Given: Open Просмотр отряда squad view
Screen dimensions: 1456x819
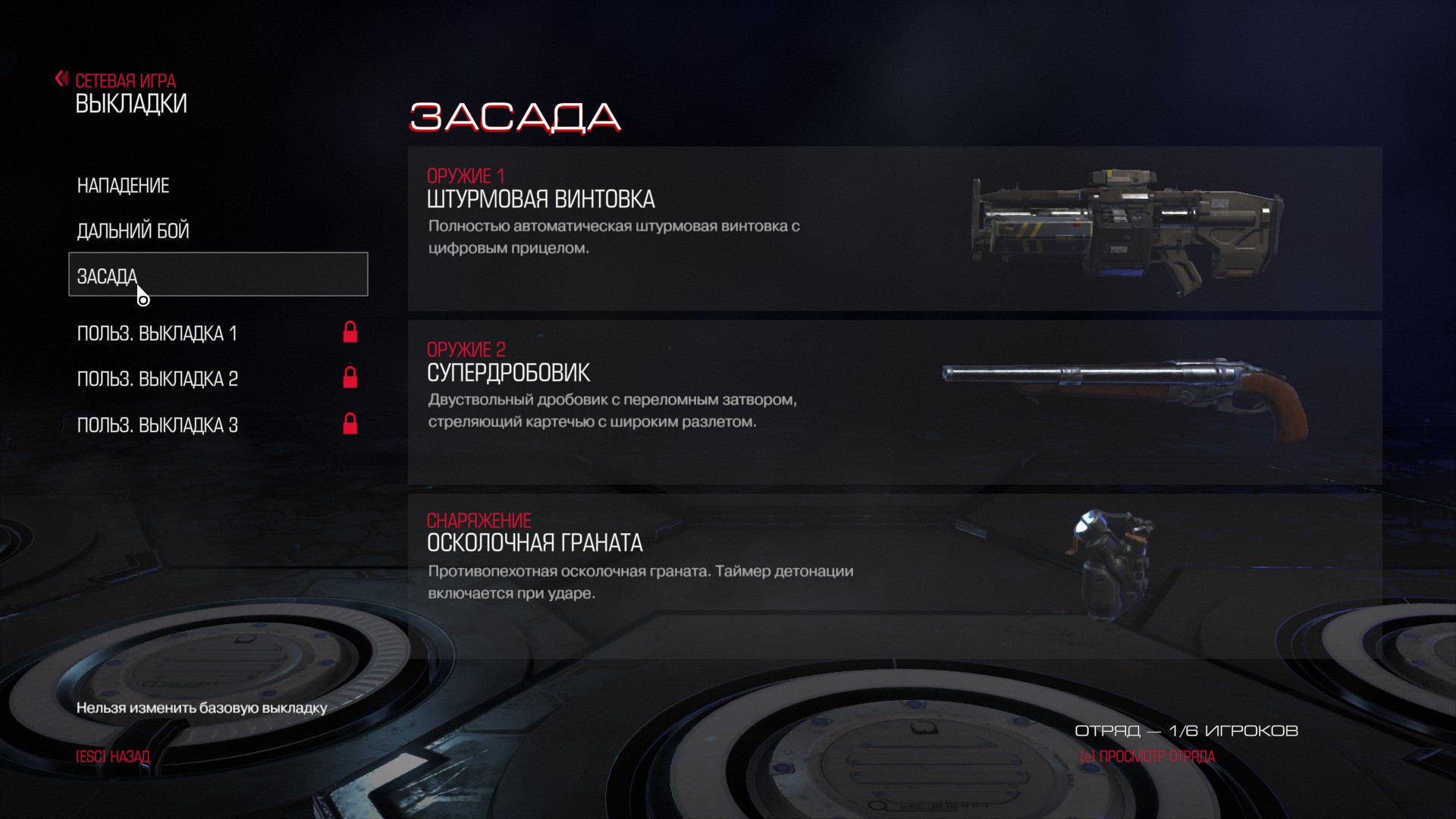Looking at the screenshot, I should point(1147,757).
